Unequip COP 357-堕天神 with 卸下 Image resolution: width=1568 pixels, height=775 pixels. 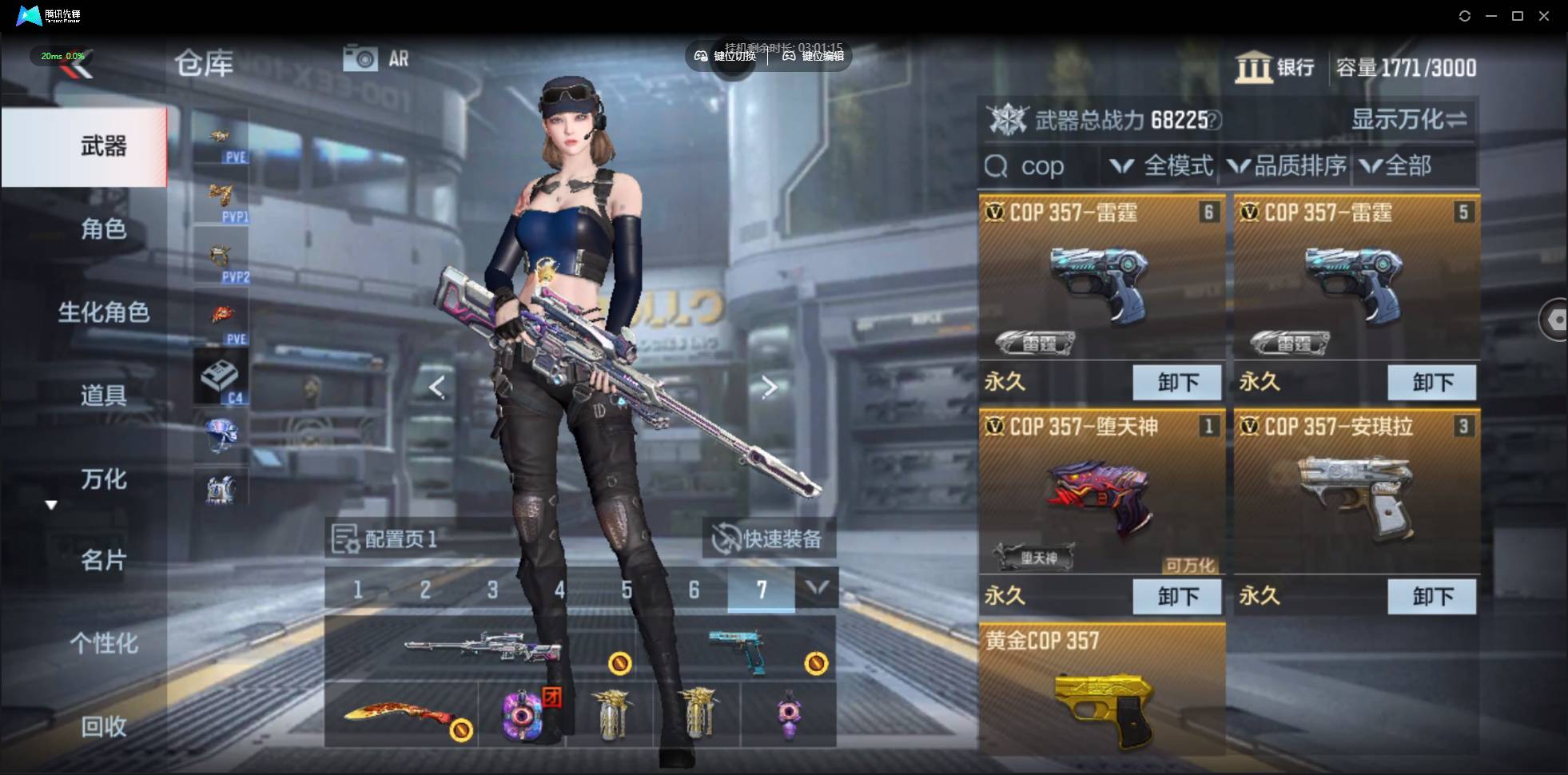pos(1177,596)
